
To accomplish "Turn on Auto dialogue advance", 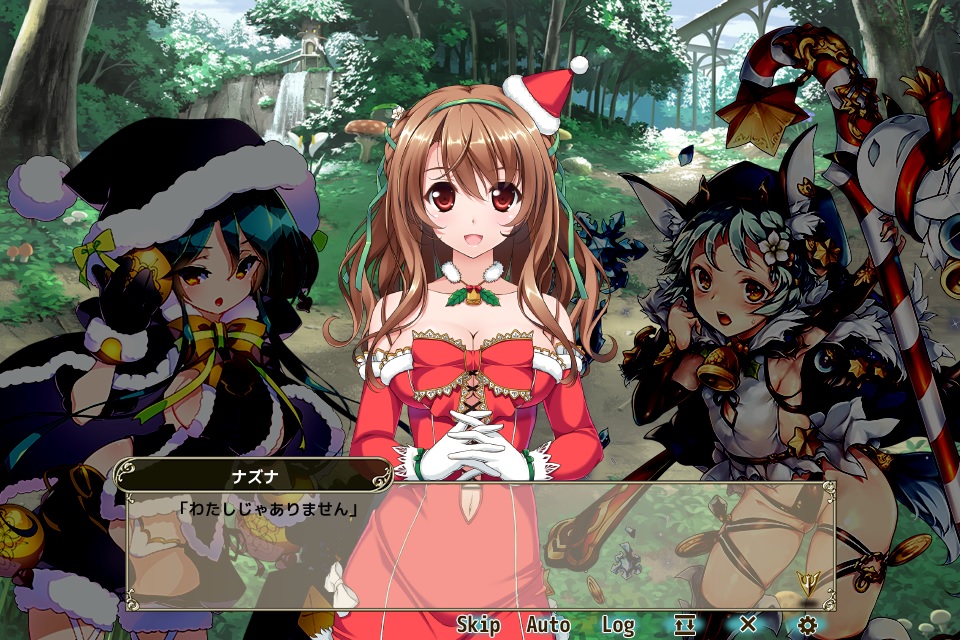I will 548,625.
